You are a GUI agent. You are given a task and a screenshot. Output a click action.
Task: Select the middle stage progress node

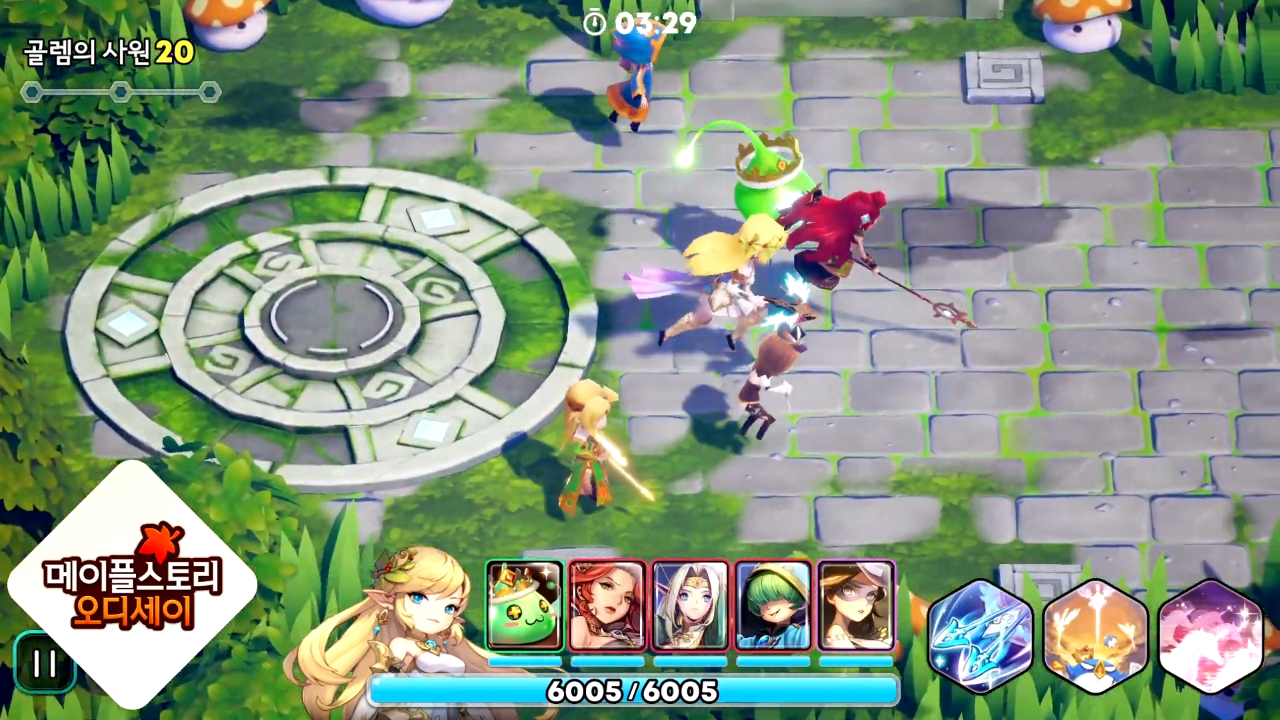tap(120, 92)
